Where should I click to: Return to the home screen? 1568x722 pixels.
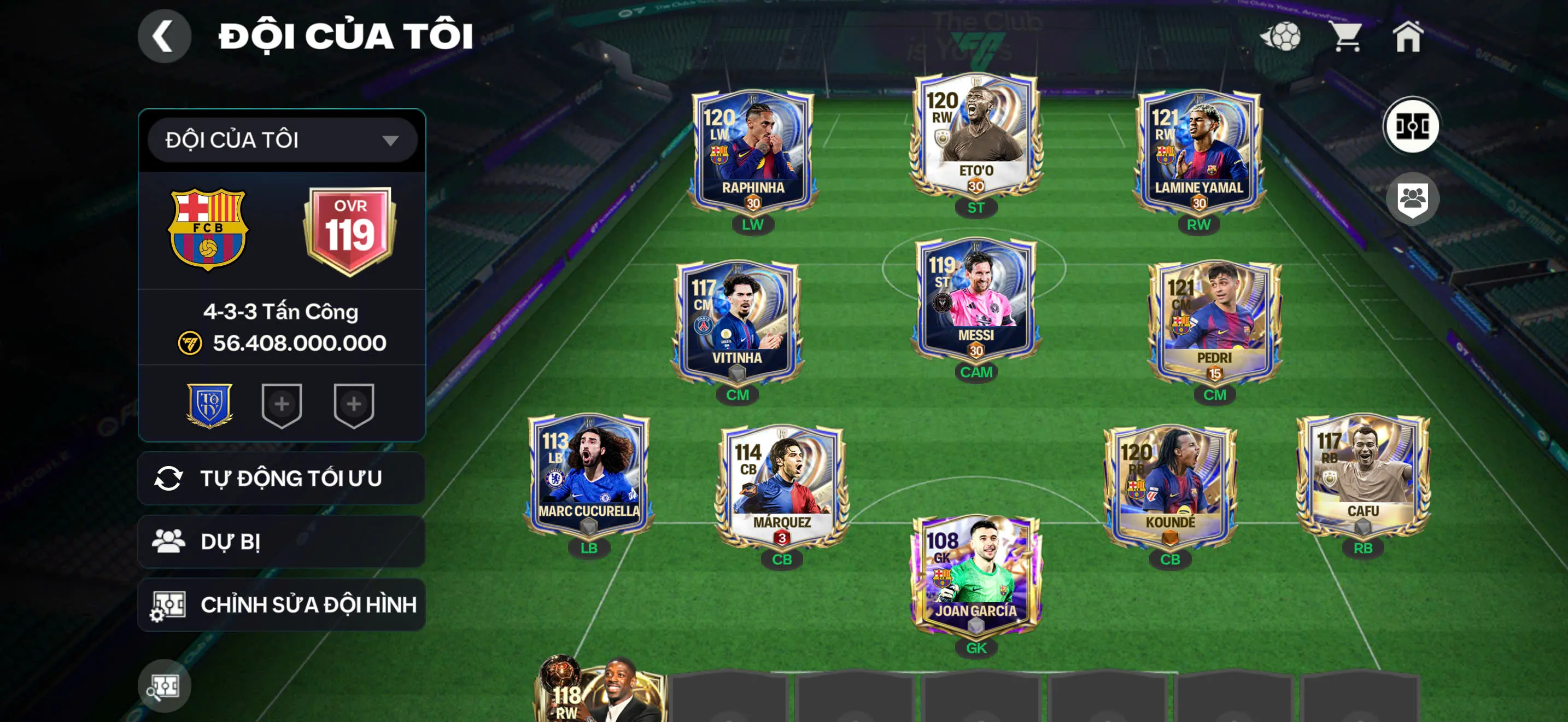(1408, 37)
